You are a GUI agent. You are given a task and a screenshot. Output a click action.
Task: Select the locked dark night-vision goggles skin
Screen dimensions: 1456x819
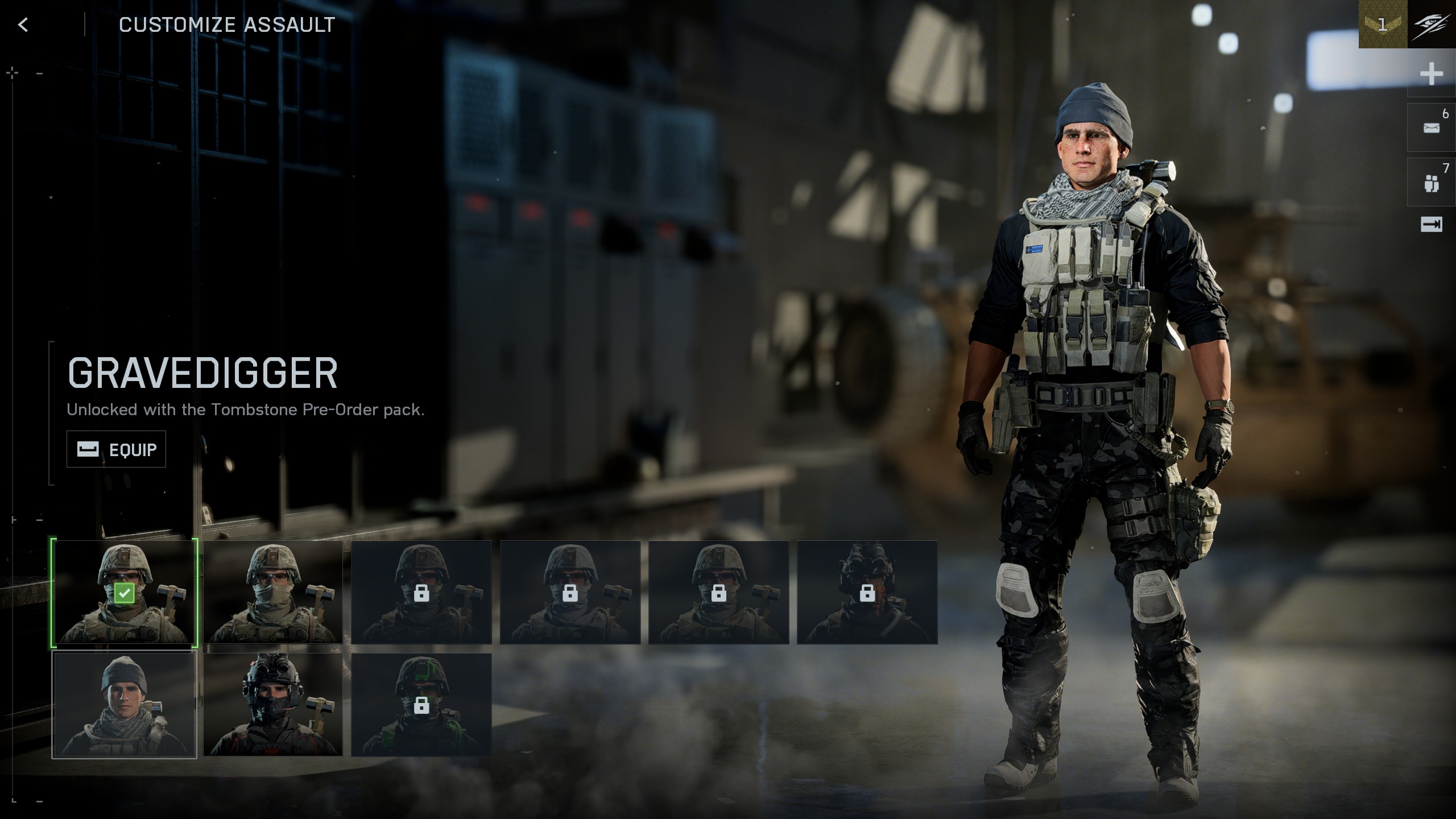point(867,592)
